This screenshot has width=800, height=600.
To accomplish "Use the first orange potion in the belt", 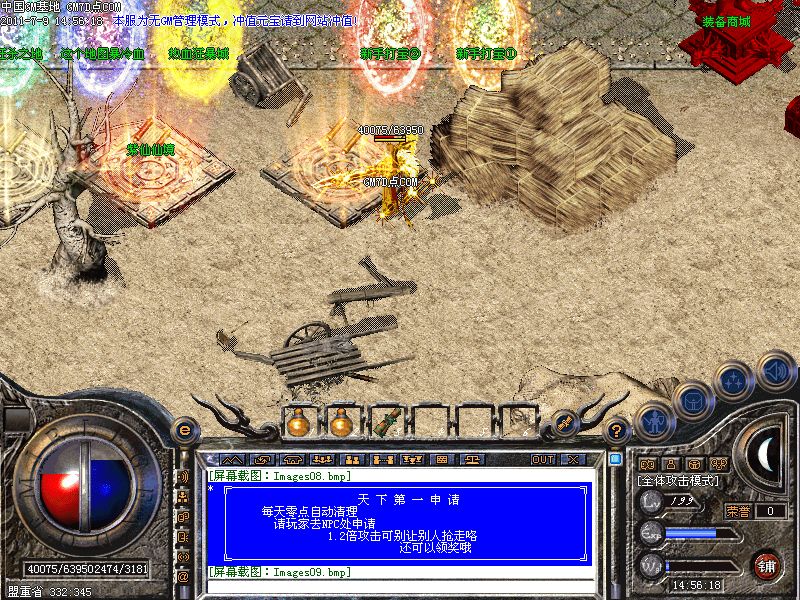I will pyautogui.click(x=297, y=422).
